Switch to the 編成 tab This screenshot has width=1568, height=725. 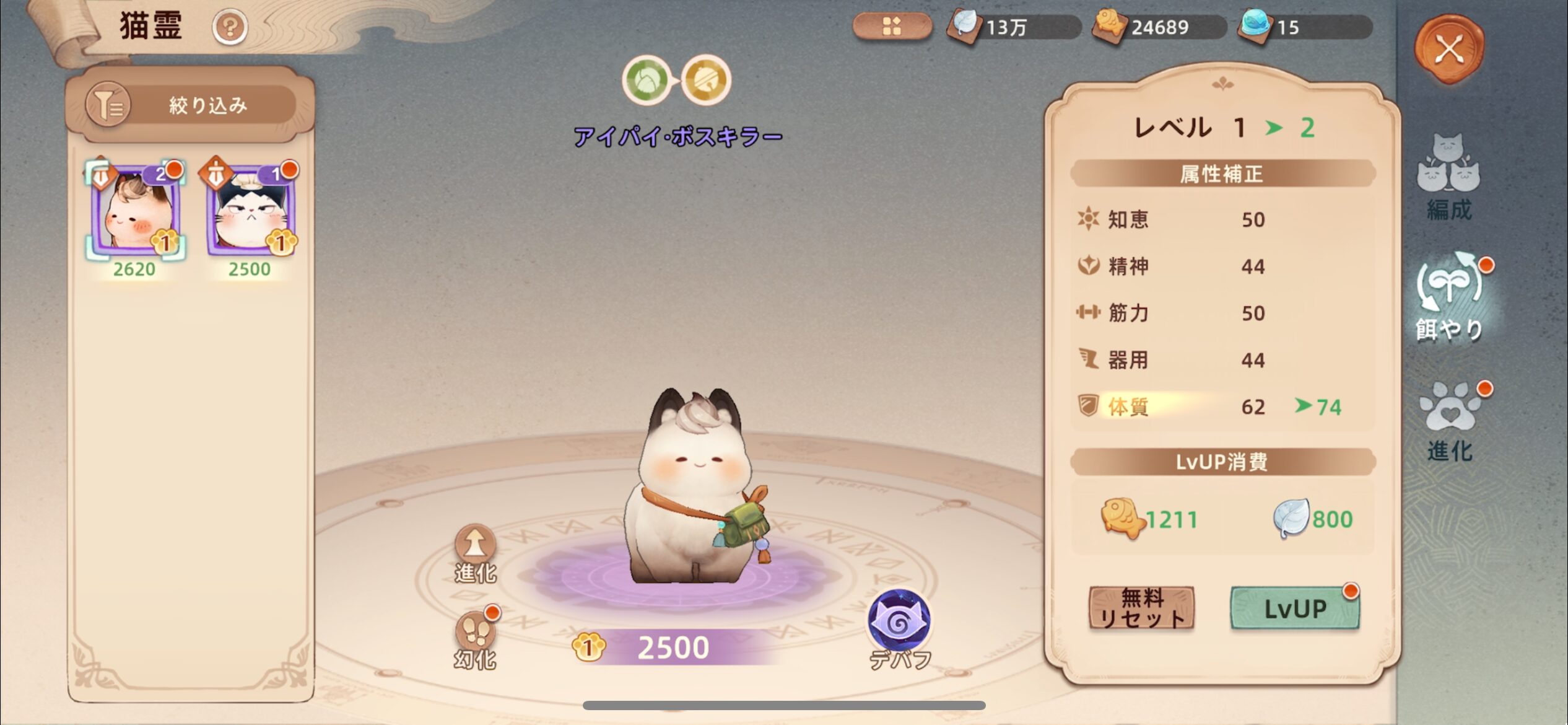(1448, 178)
